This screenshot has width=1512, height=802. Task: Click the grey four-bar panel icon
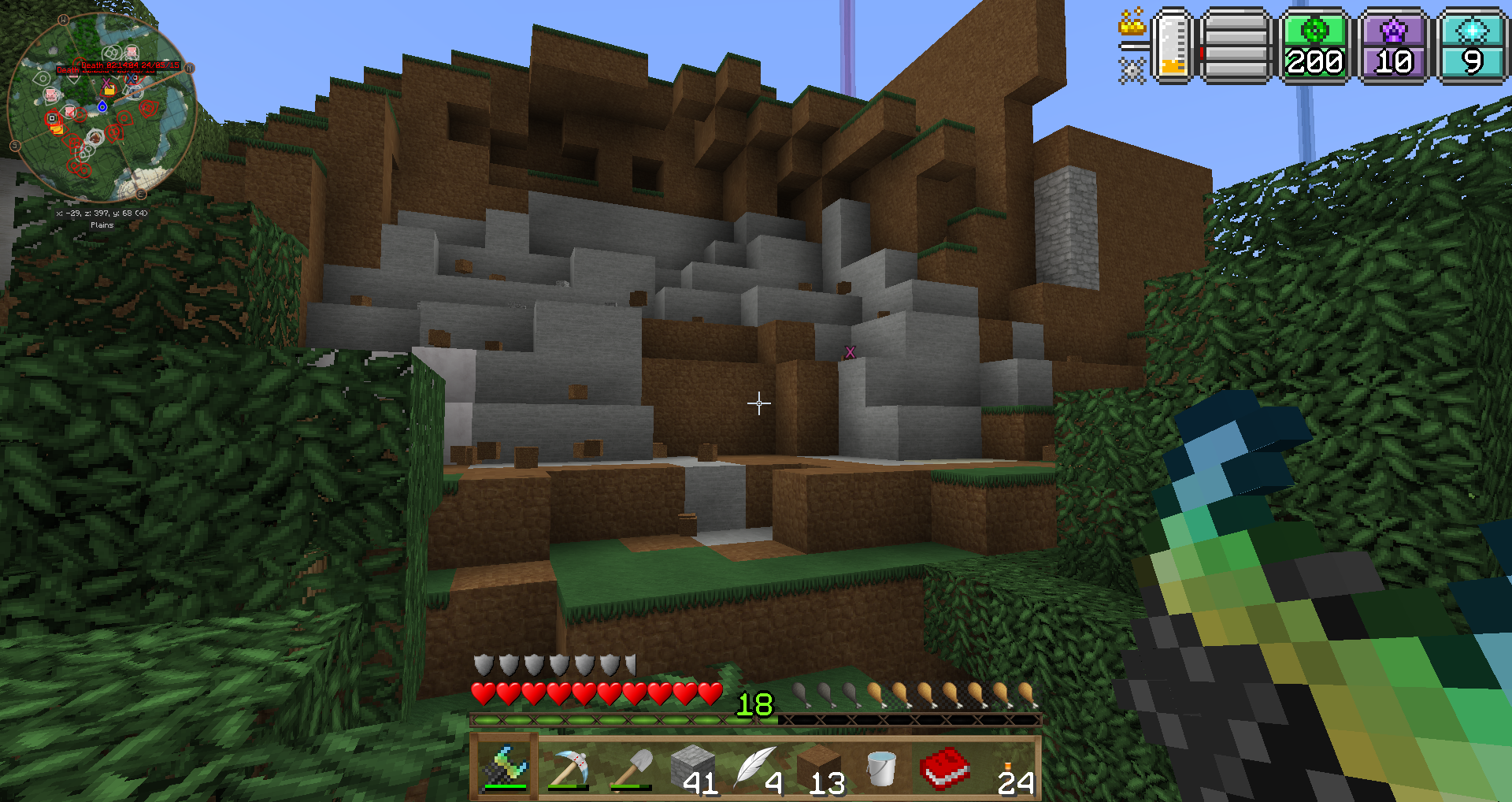(1236, 46)
